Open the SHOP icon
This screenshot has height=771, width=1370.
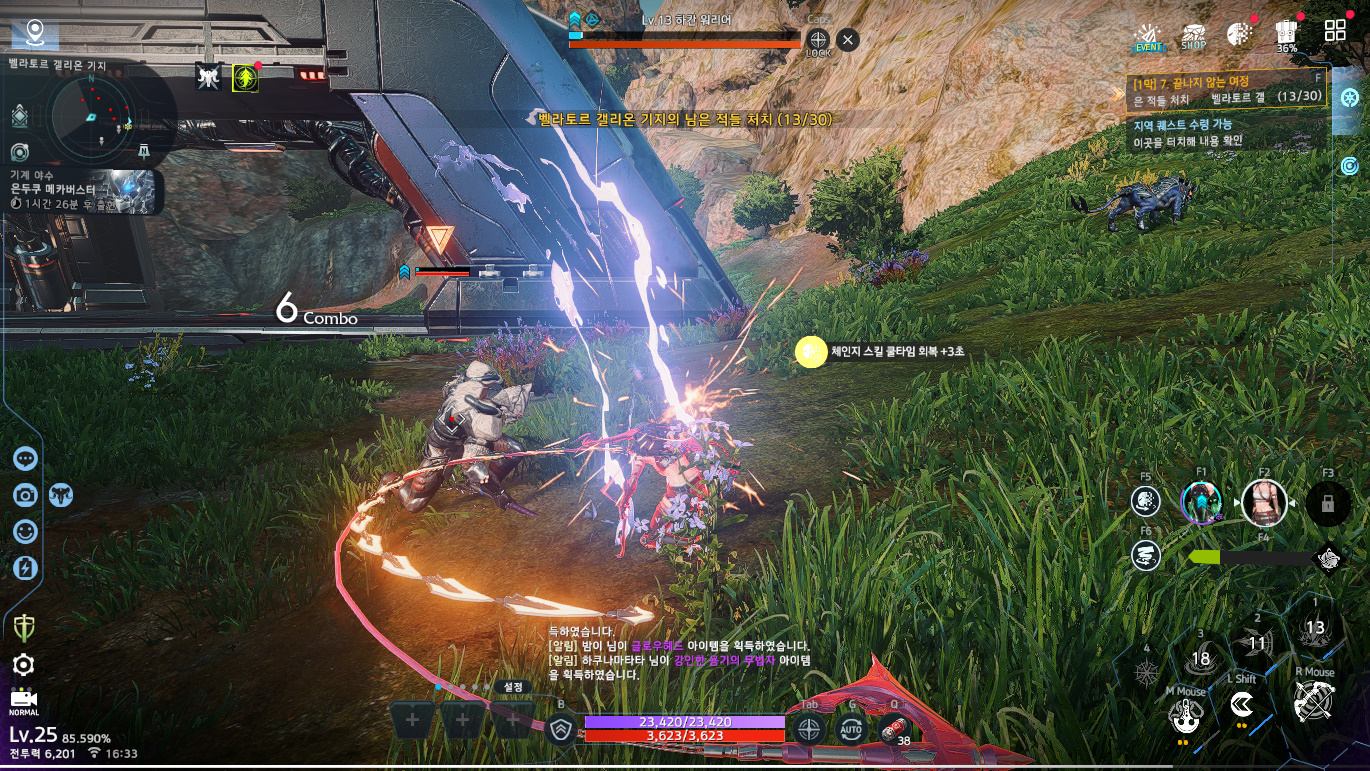(1193, 36)
